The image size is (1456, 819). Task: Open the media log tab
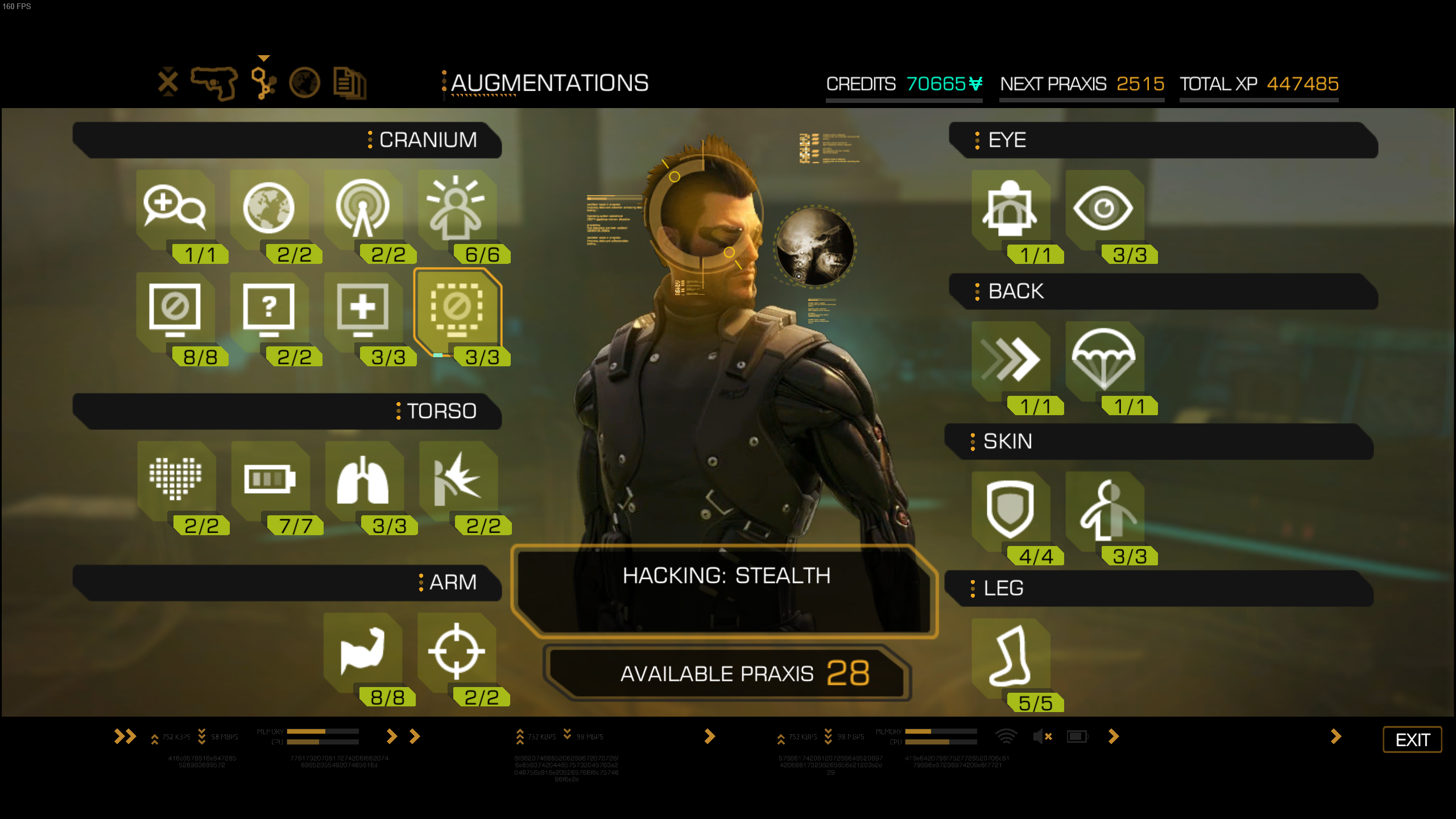(350, 83)
